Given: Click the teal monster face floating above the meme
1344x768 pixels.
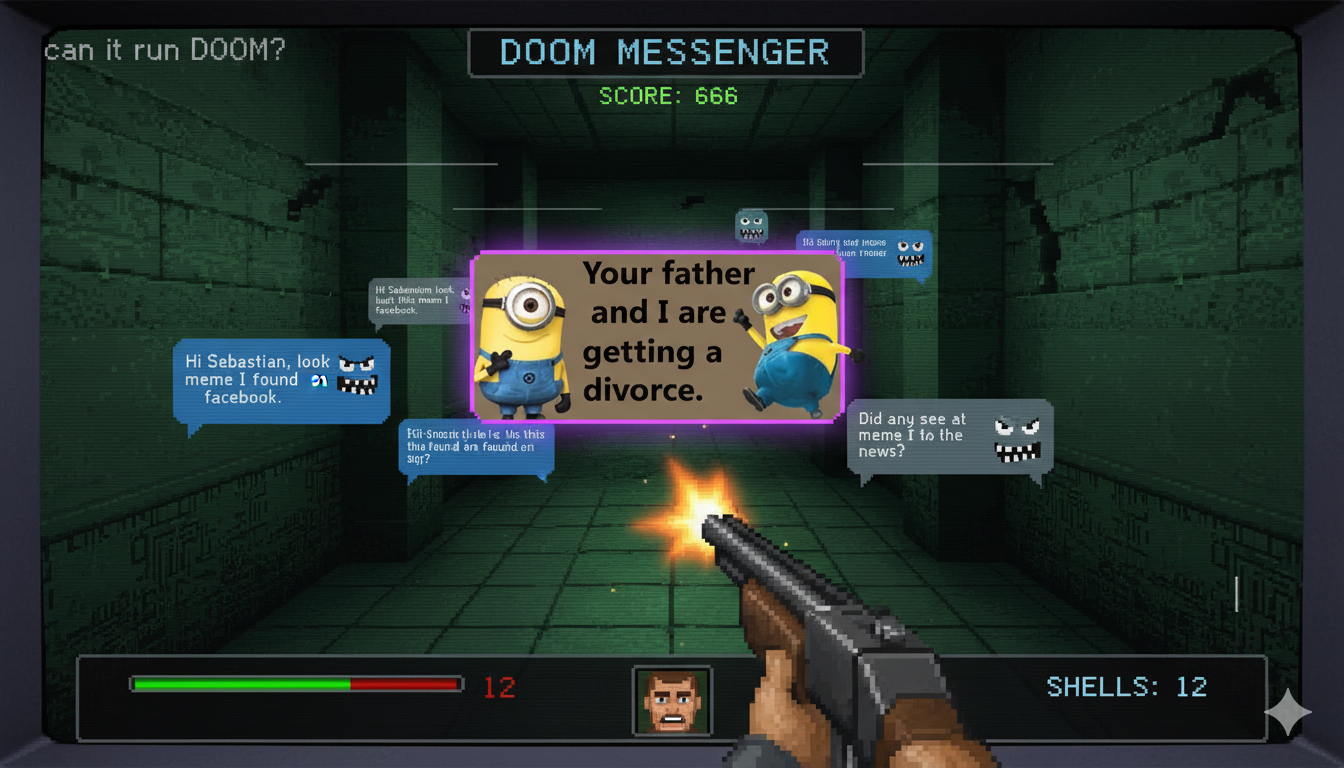Looking at the screenshot, I should [751, 226].
